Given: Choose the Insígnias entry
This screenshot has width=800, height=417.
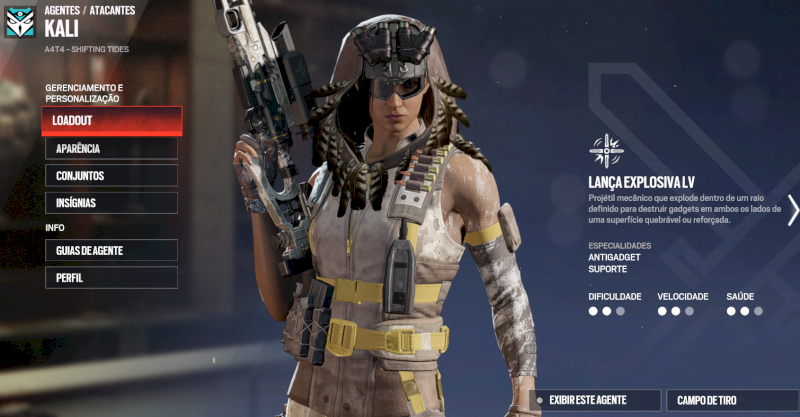Looking at the screenshot, I should 111,203.
